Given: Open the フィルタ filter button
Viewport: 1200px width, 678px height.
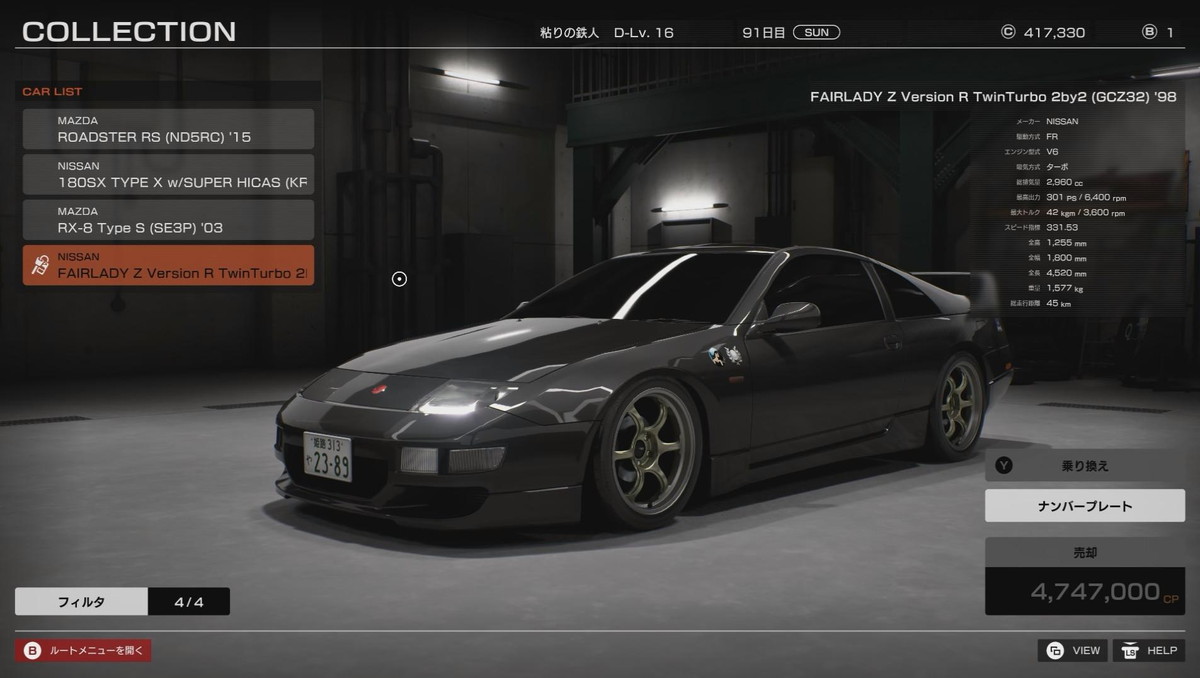Looking at the screenshot, I should 81,602.
